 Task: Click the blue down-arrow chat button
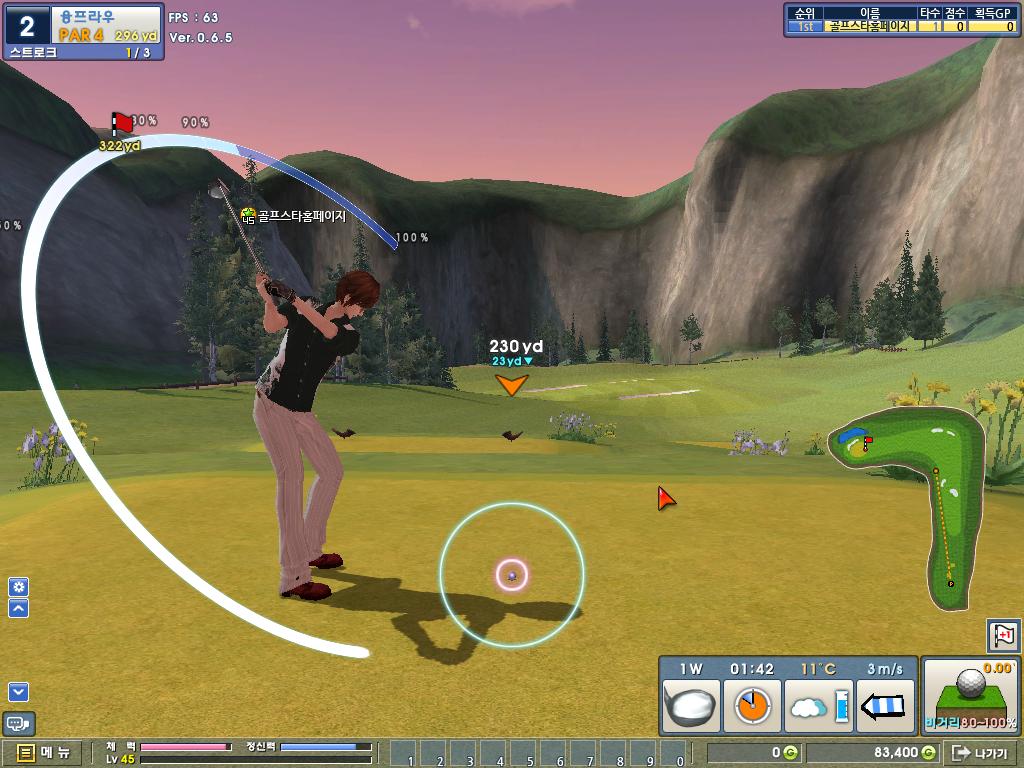click(18, 691)
